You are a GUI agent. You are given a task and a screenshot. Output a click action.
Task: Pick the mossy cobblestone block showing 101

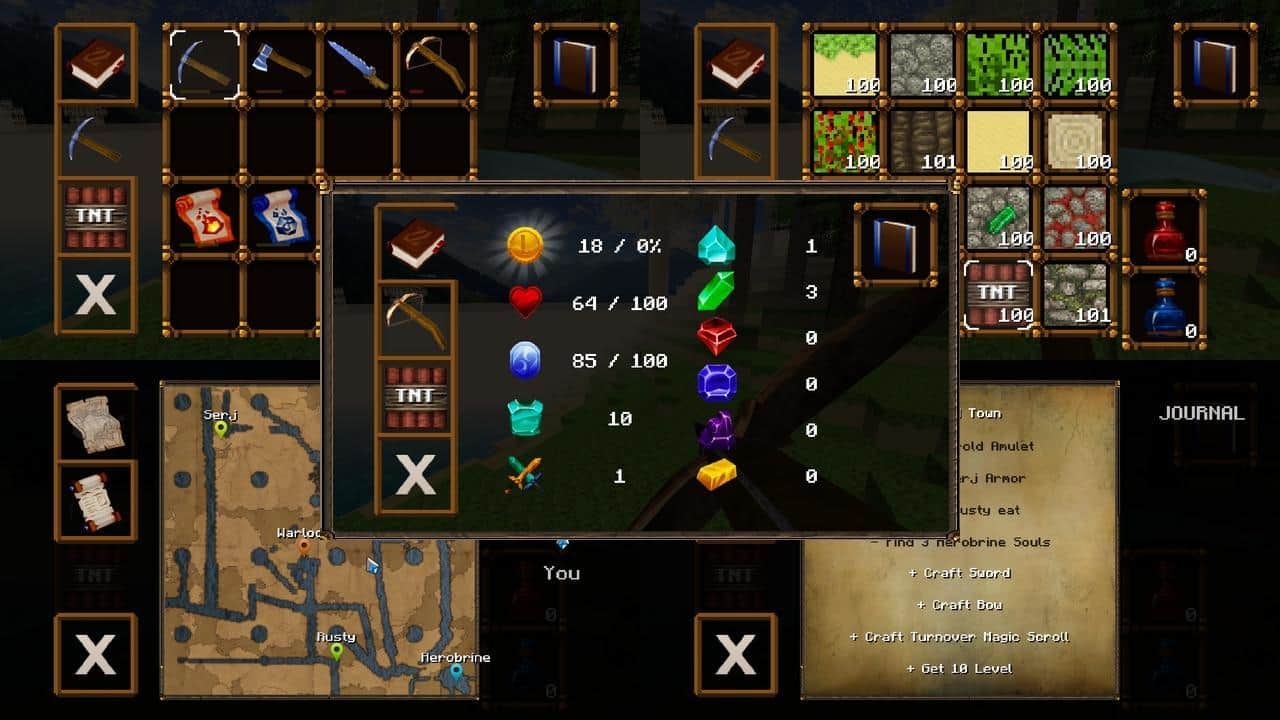click(1075, 296)
